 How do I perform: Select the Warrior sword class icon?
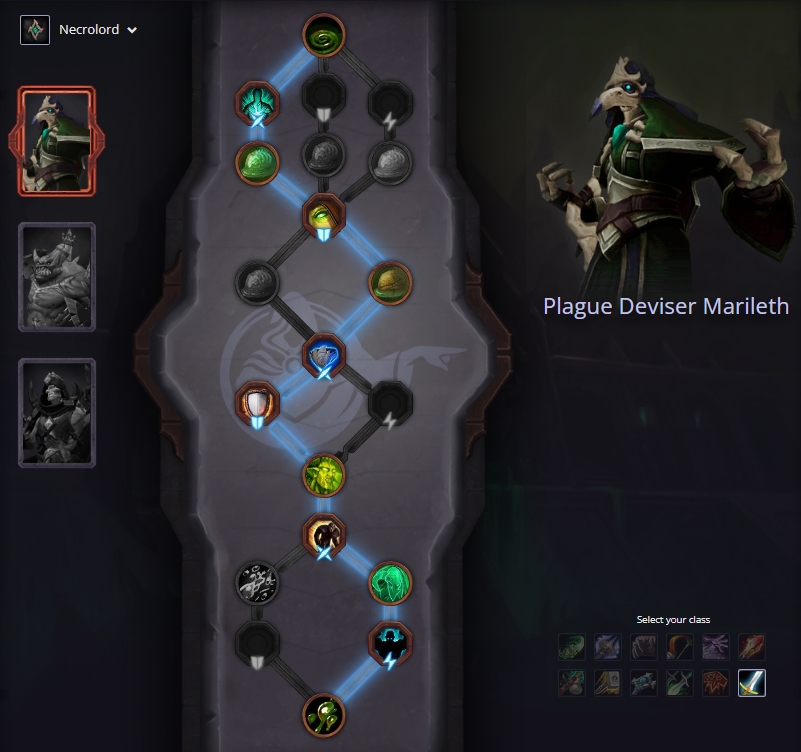coord(752,683)
